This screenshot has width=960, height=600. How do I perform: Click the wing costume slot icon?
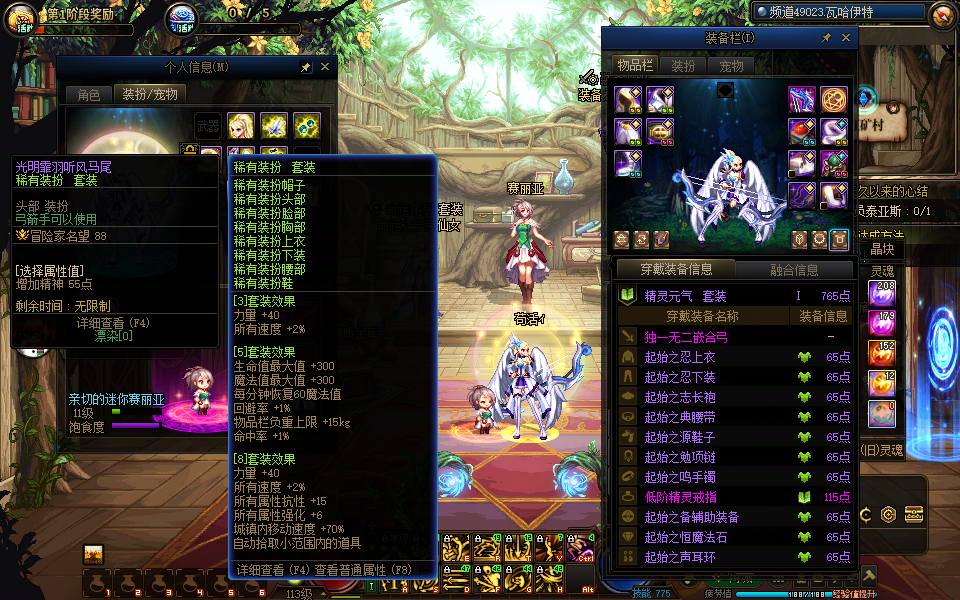tap(274, 124)
